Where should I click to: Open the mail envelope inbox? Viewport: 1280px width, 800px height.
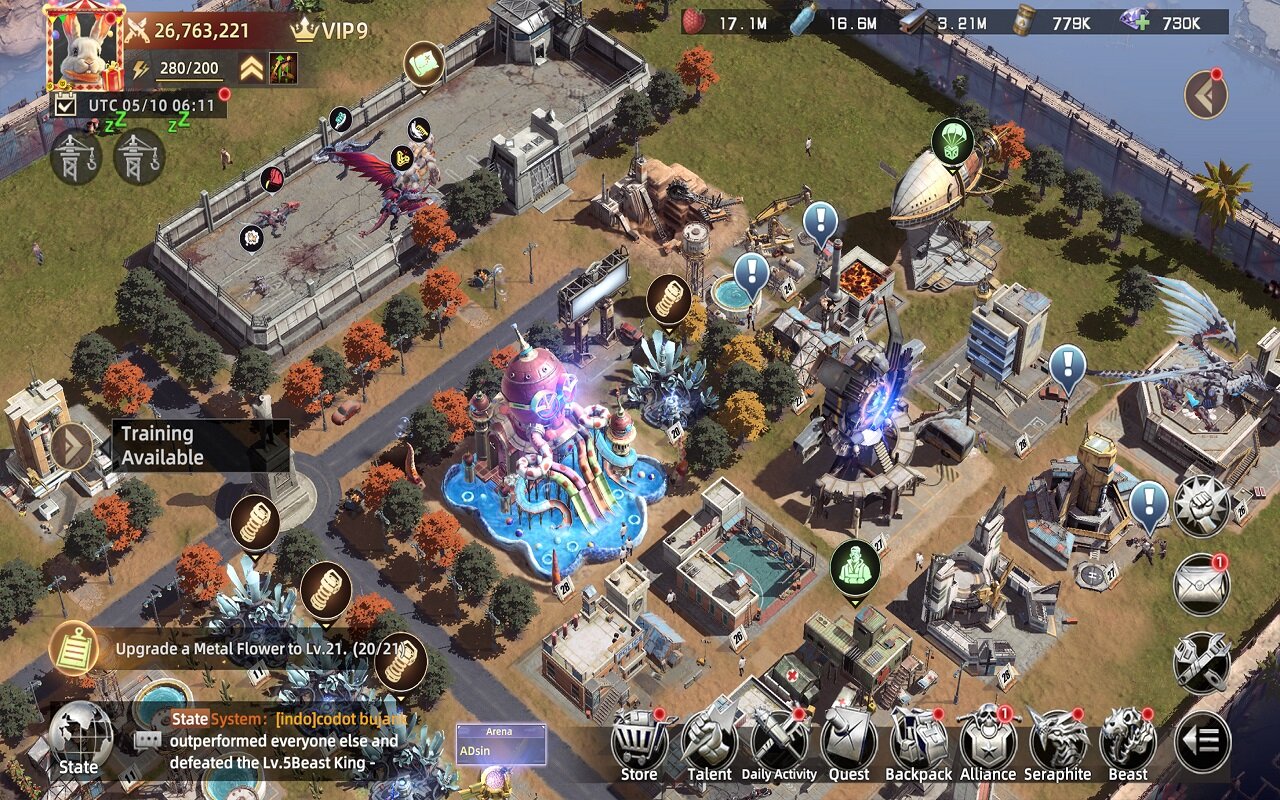1201,584
